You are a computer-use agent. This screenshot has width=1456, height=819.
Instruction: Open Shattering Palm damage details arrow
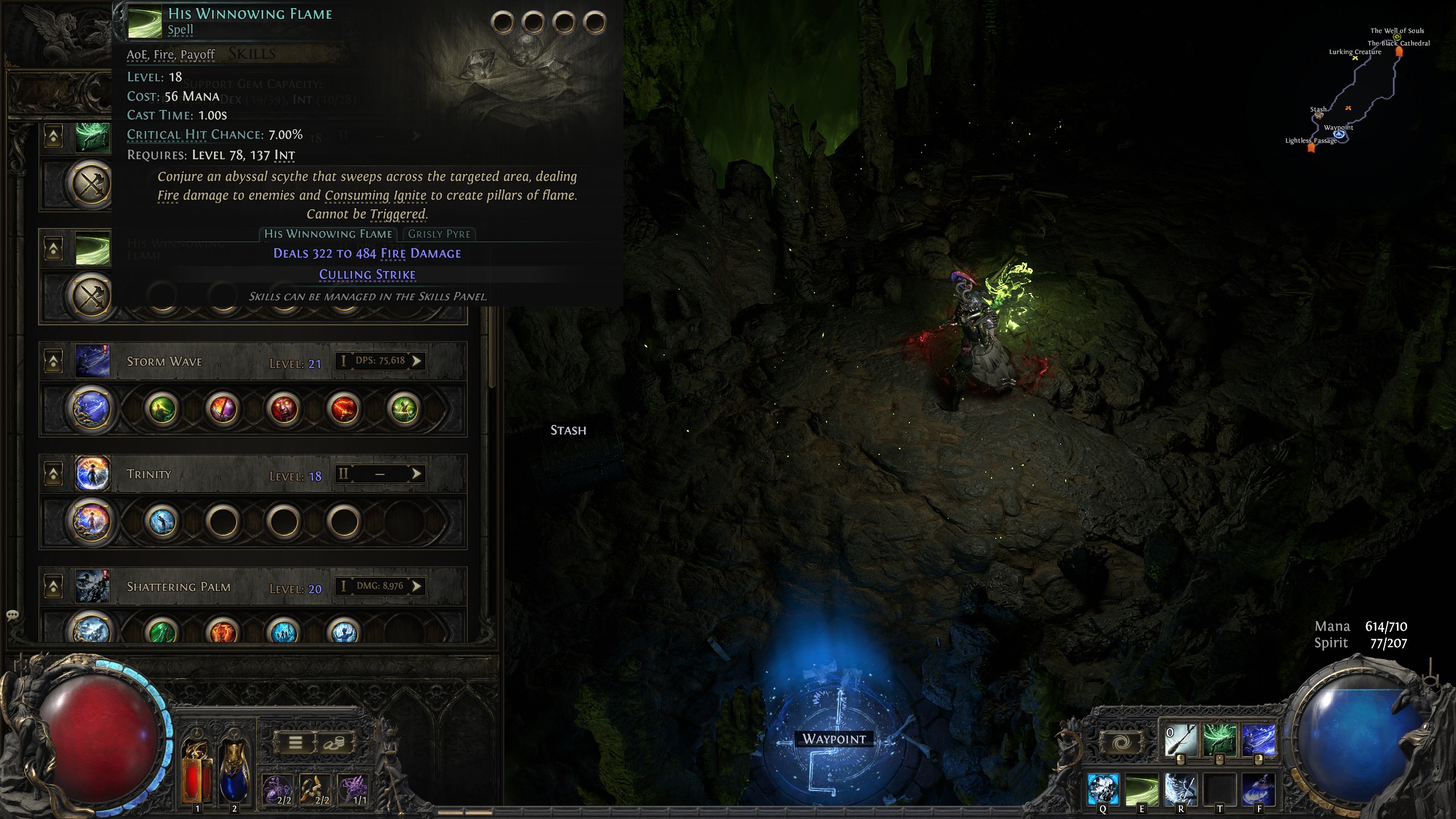pyautogui.click(x=417, y=586)
